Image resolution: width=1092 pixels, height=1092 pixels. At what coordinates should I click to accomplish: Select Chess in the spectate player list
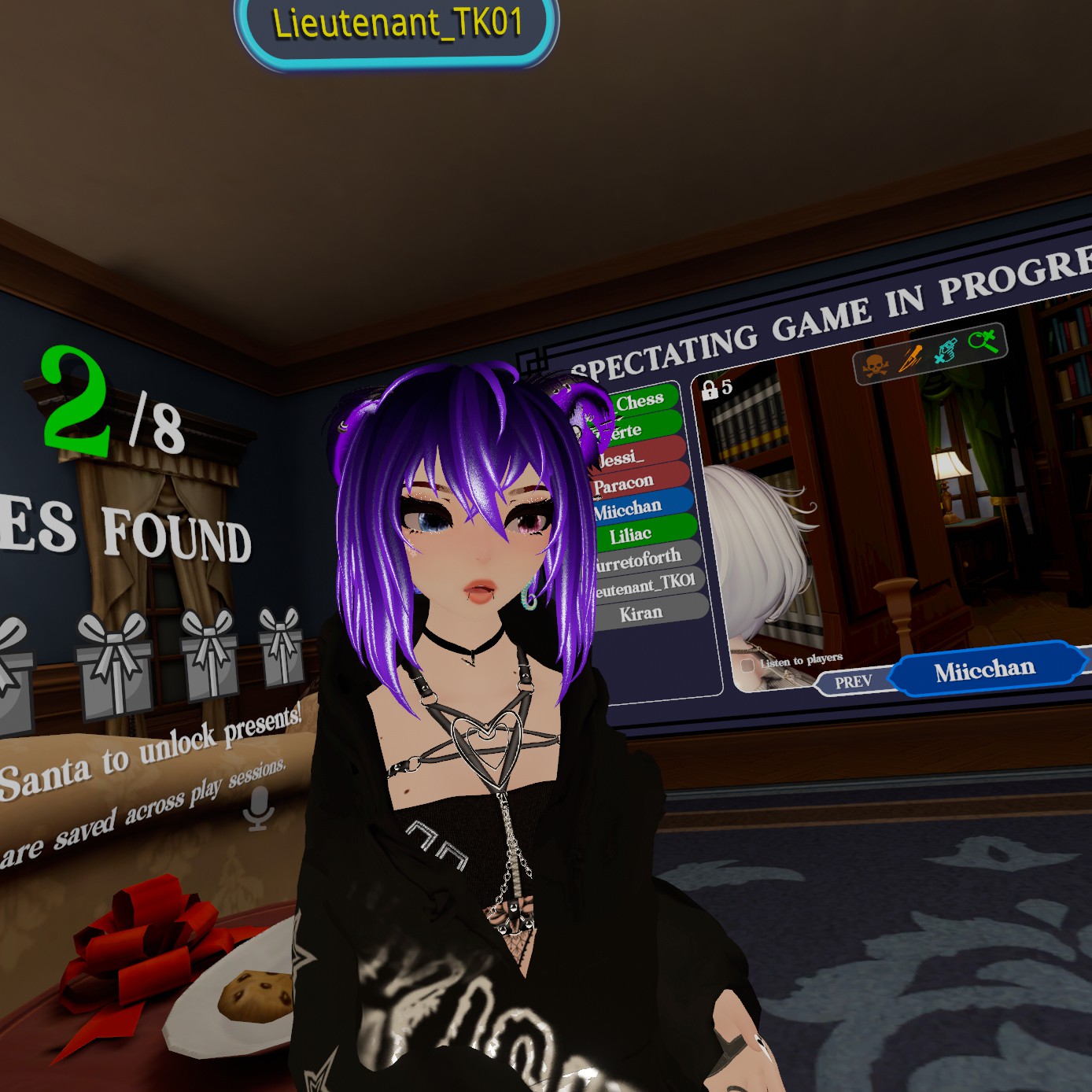click(x=639, y=401)
